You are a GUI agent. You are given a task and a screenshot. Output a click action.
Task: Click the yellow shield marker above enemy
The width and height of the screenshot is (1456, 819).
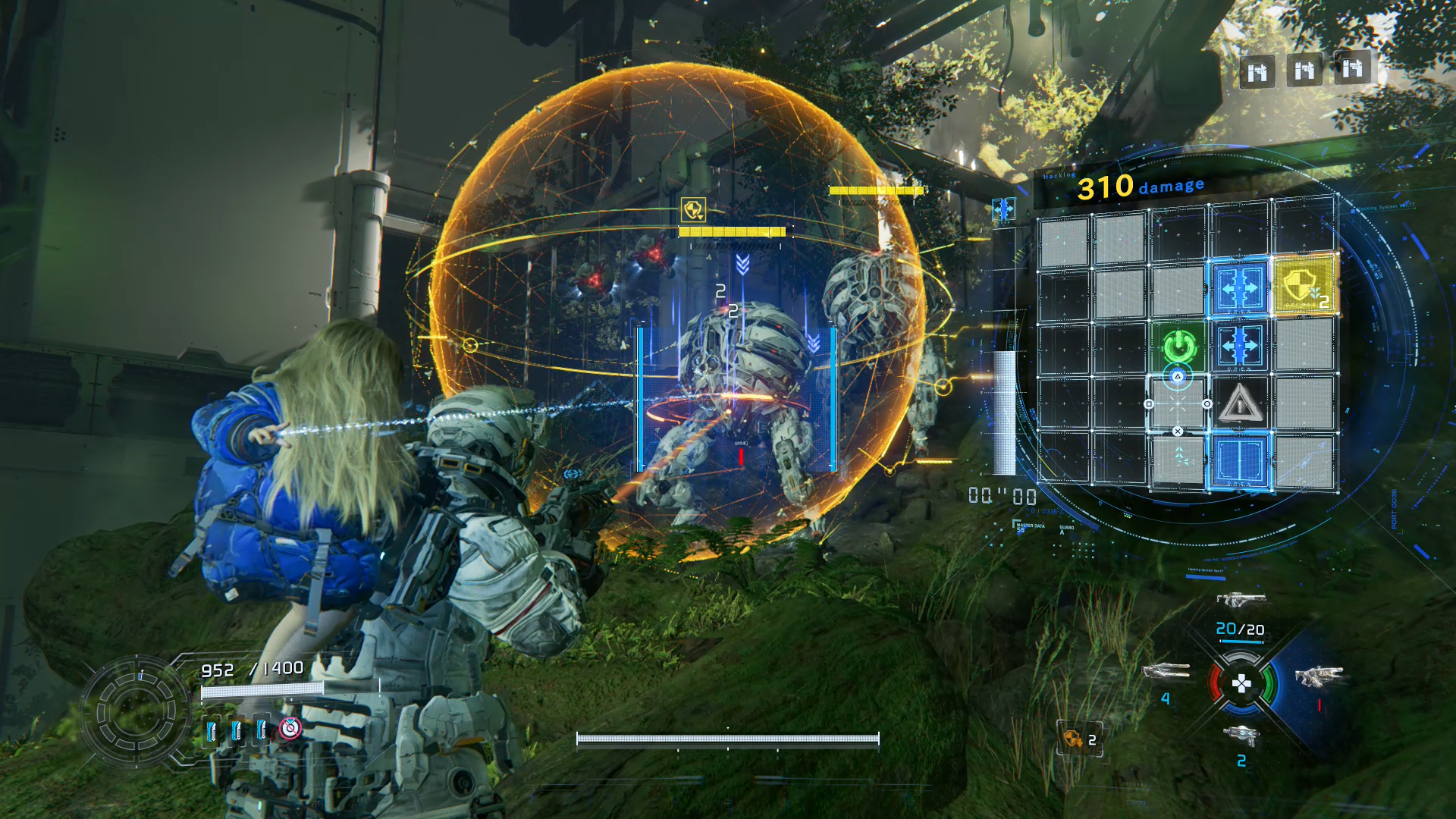(x=693, y=209)
